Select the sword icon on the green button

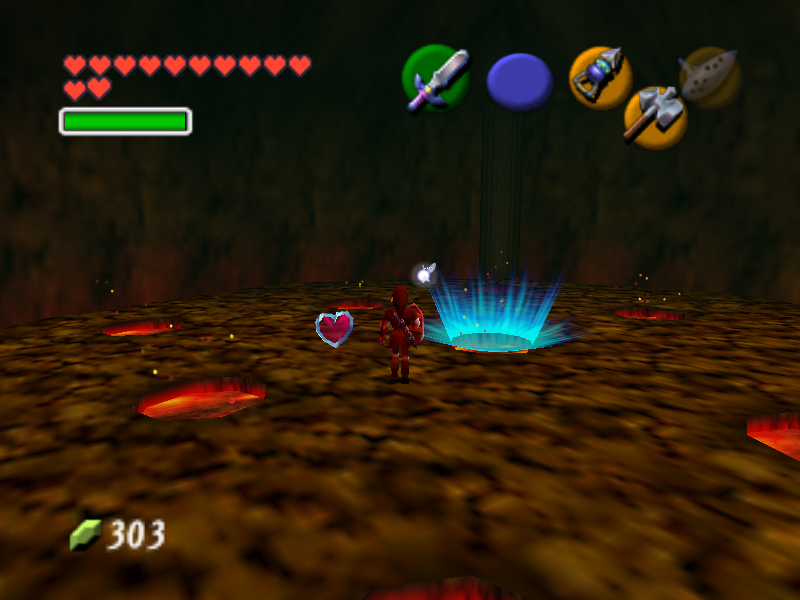coord(437,78)
